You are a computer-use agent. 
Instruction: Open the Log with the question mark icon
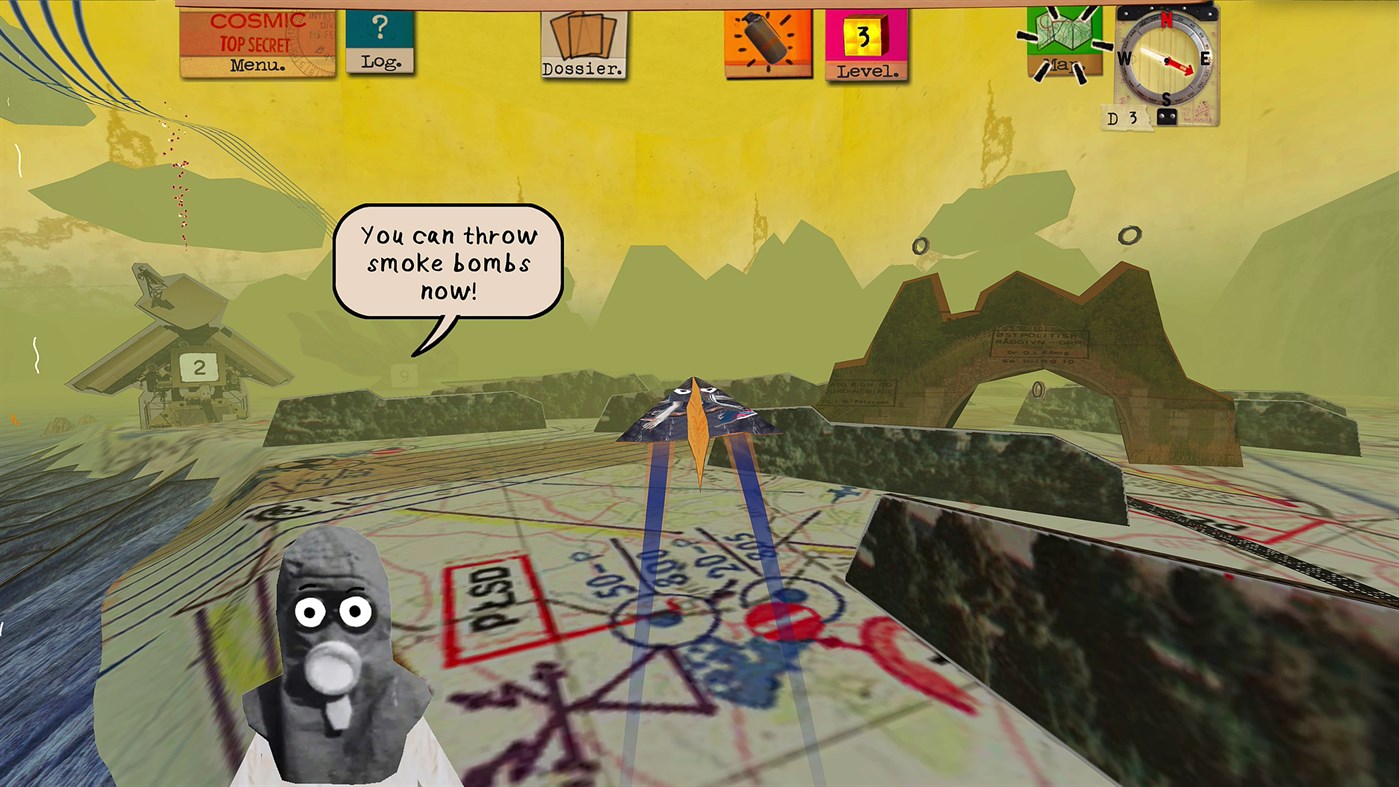[380, 40]
